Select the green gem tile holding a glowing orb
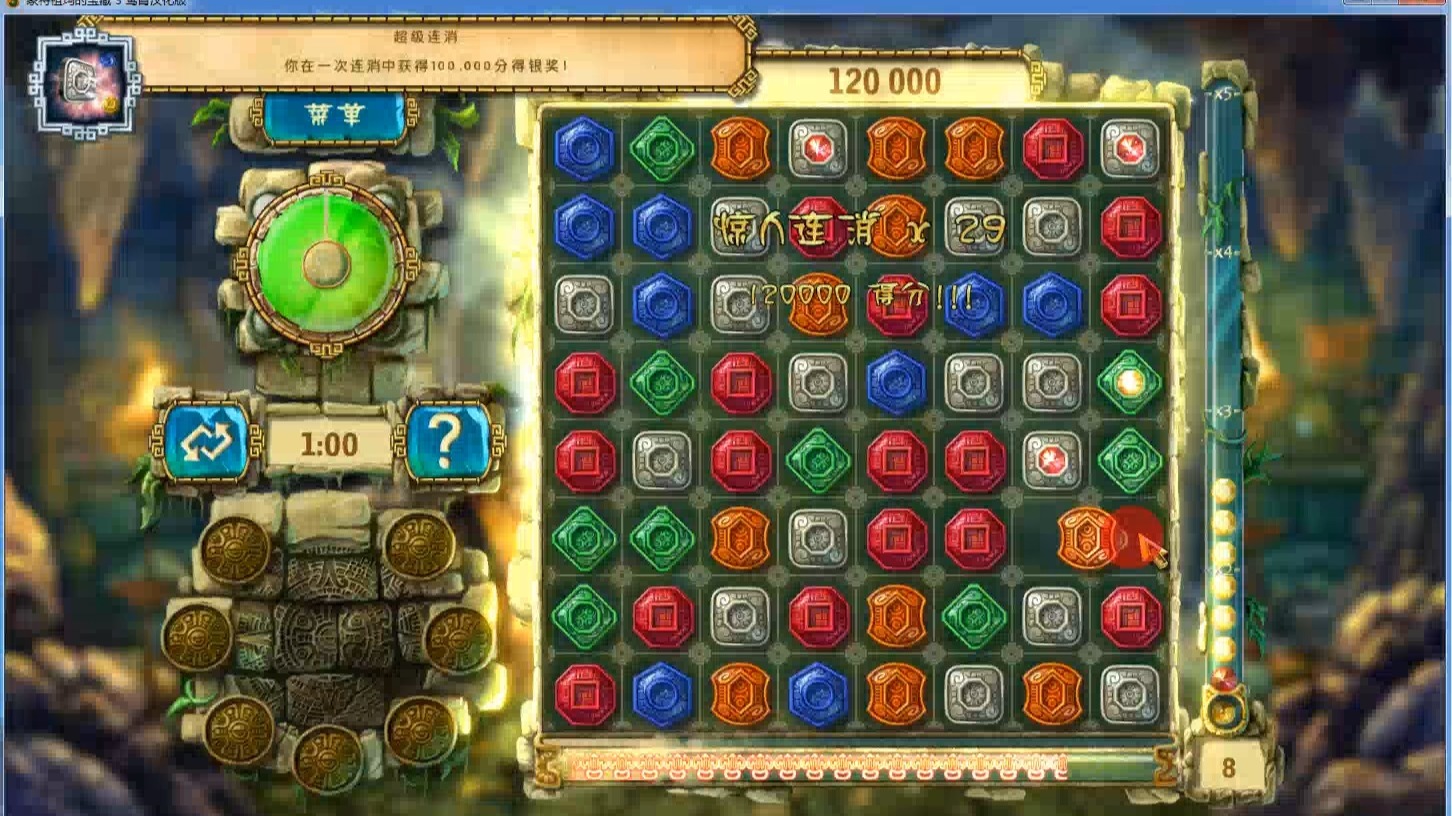Screen dimensions: 1452x816 click(1130, 382)
